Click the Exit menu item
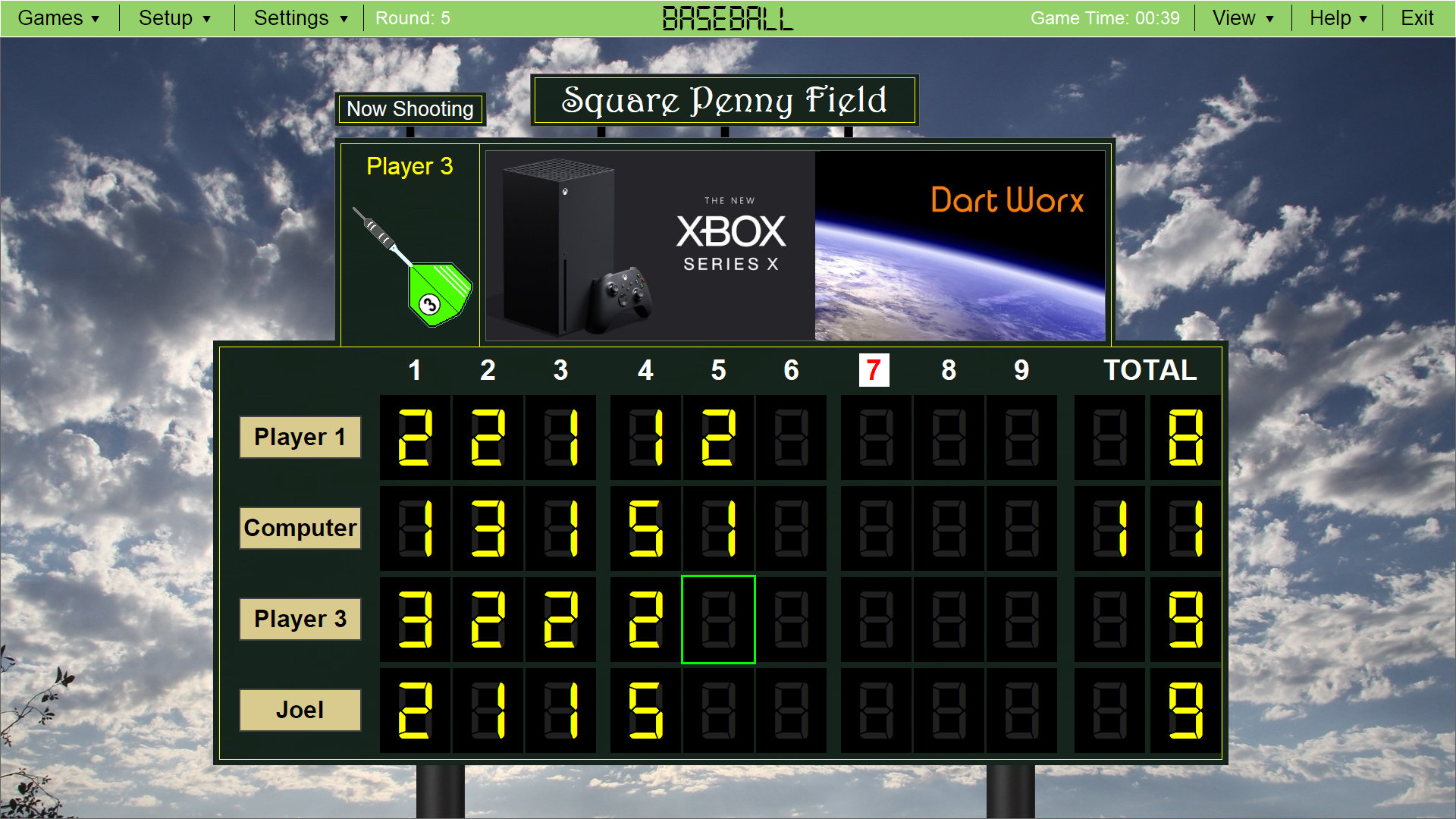Viewport: 1456px width, 819px height. [x=1417, y=17]
